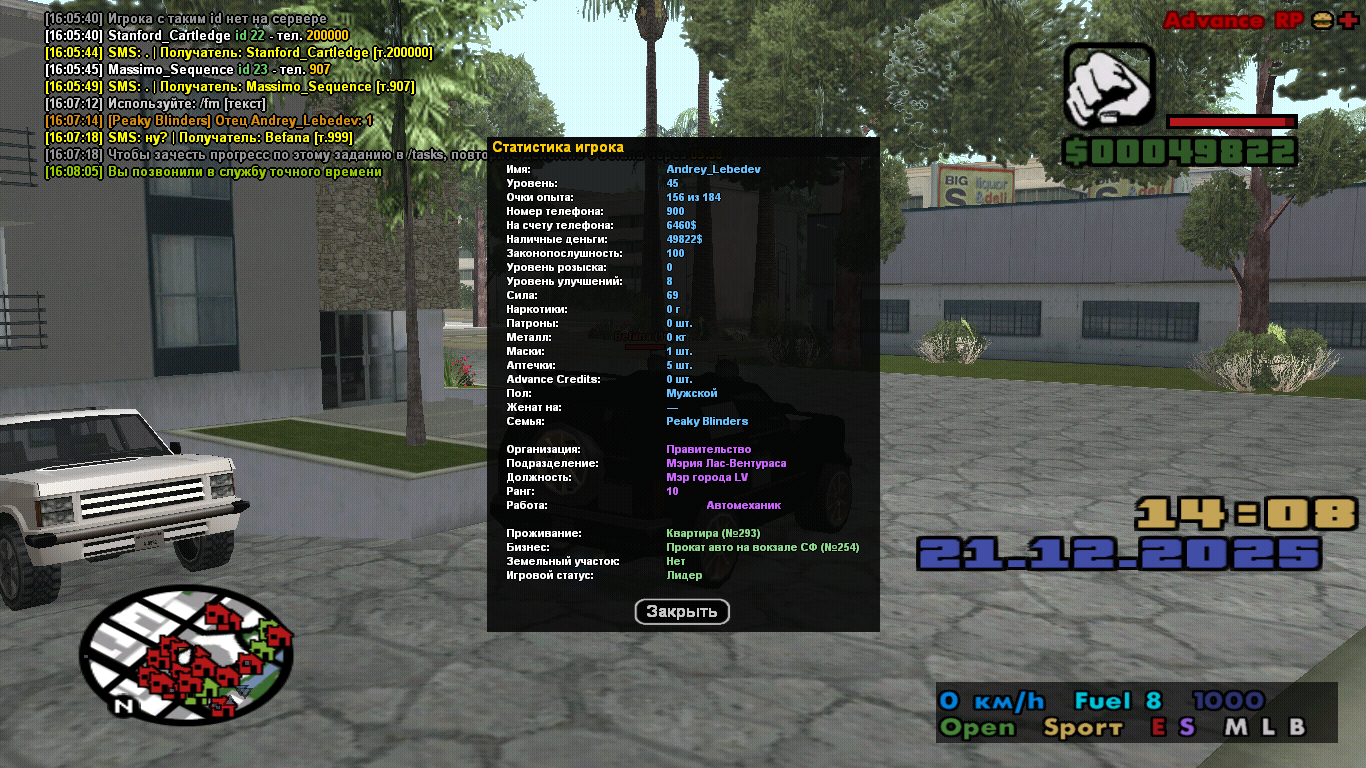Select the fist weapon icon
This screenshot has height=768, width=1366.
click(x=1109, y=87)
